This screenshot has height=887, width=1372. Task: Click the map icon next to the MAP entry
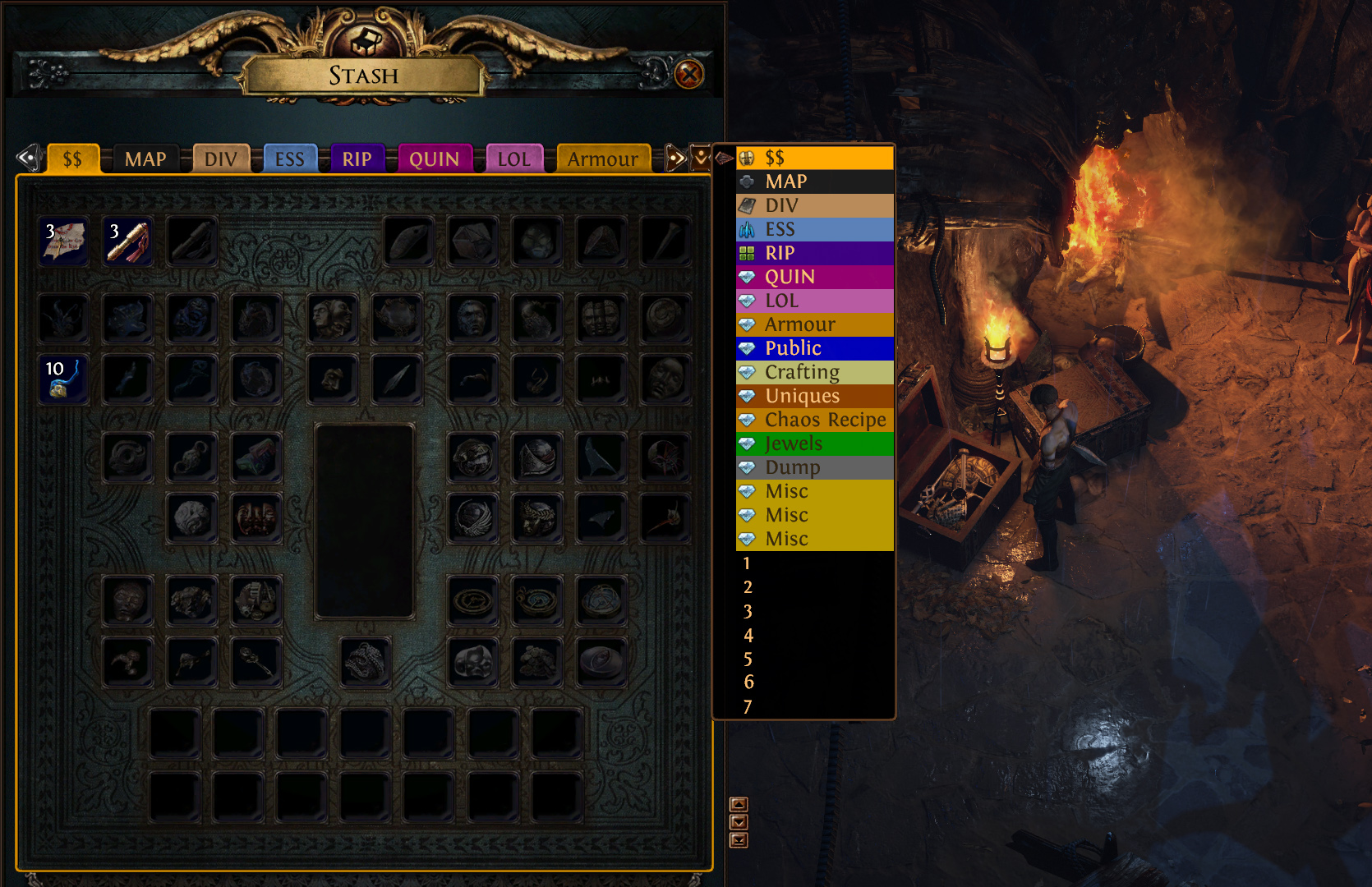[748, 182]
